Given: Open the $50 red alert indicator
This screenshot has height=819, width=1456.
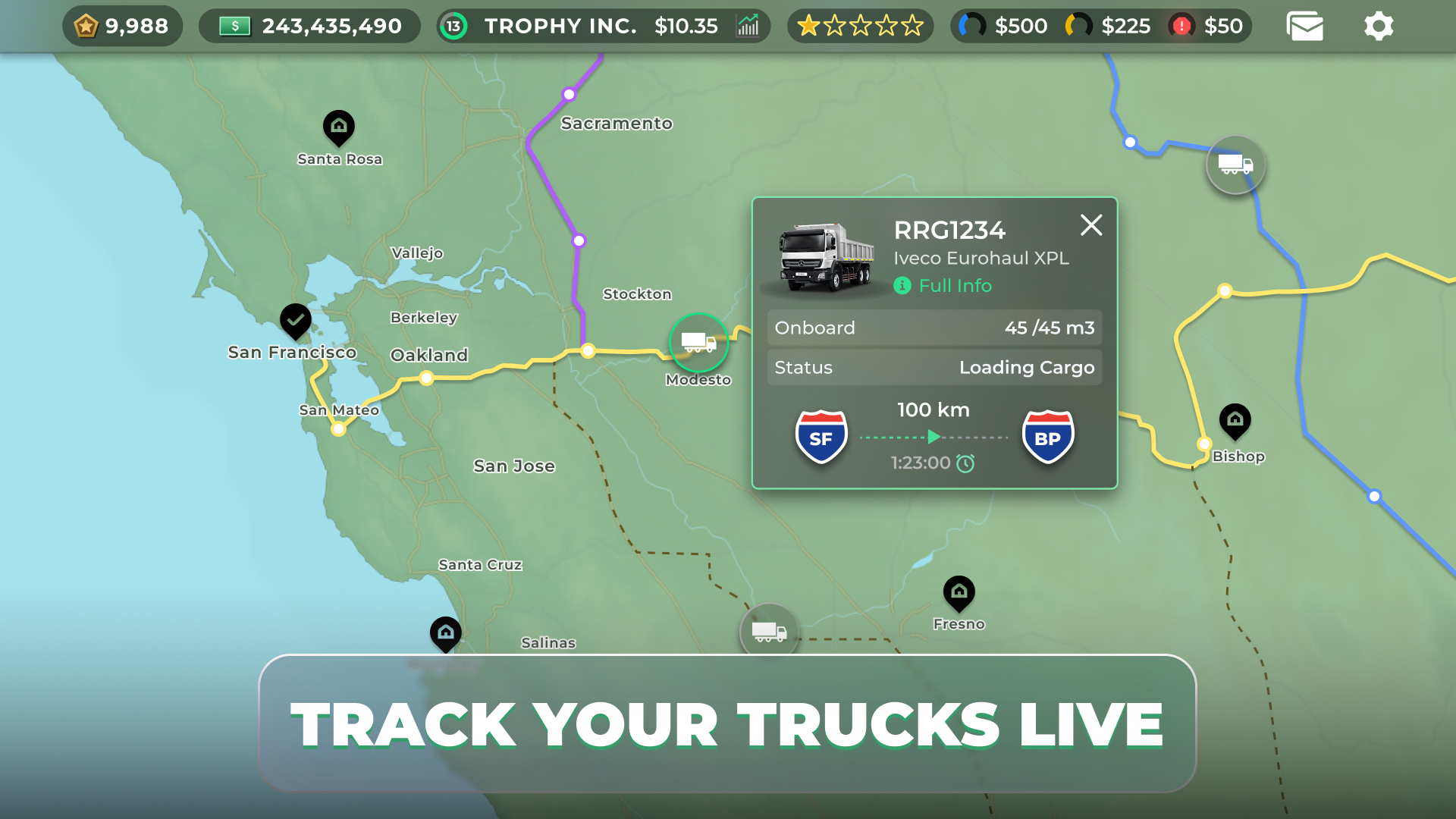Looking at the screenshot, I should tap(1206, 27).
